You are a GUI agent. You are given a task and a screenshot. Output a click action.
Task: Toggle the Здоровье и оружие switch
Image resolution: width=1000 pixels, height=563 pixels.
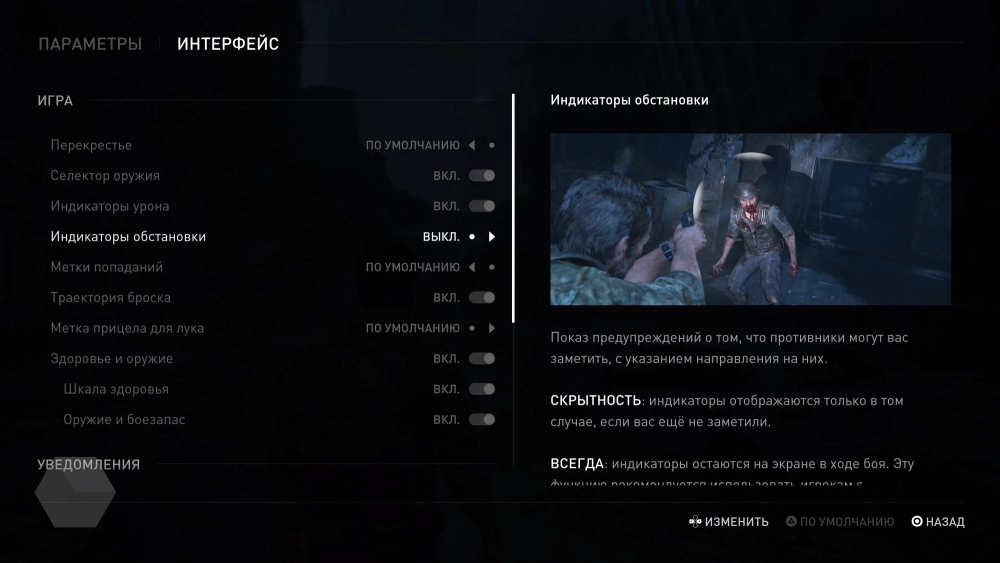click(482, 359)
